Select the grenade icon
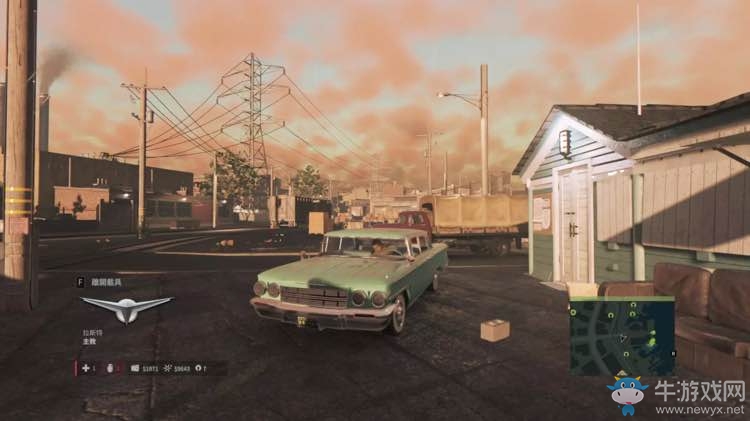750x421 pixels. (107, 368)
